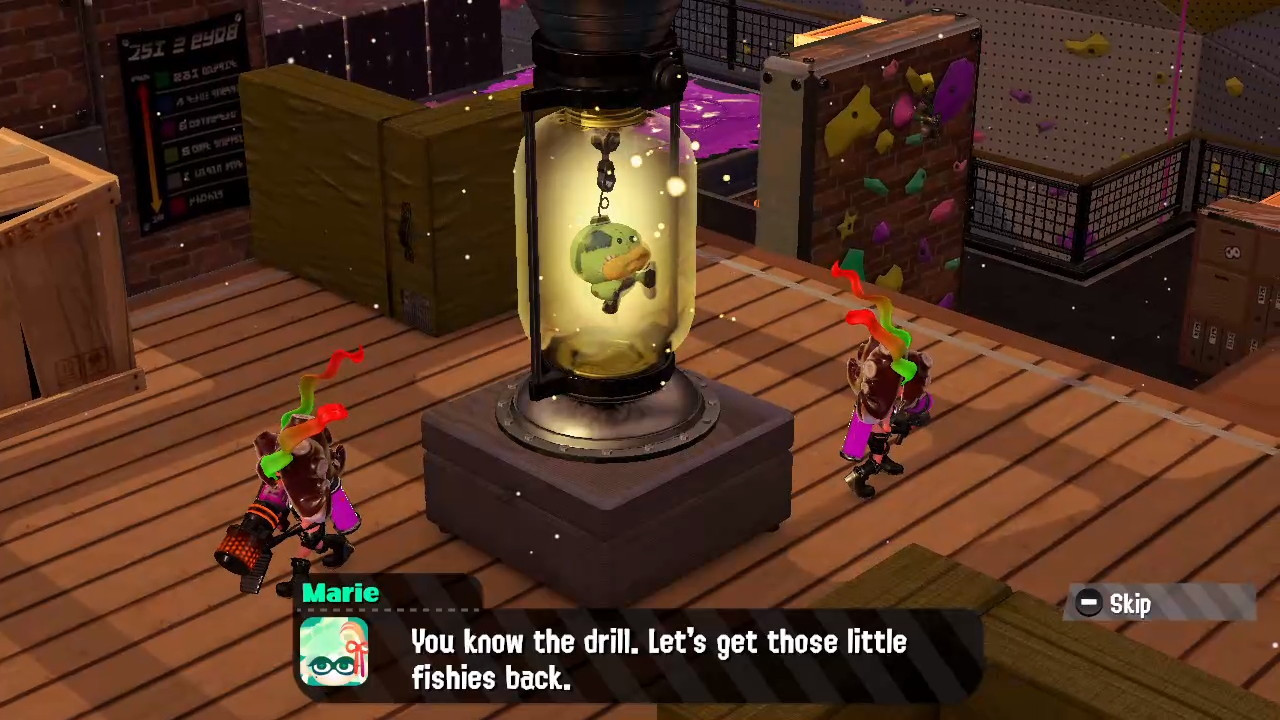
Task: Expand the striped Skip banner
Action: 1160,604
